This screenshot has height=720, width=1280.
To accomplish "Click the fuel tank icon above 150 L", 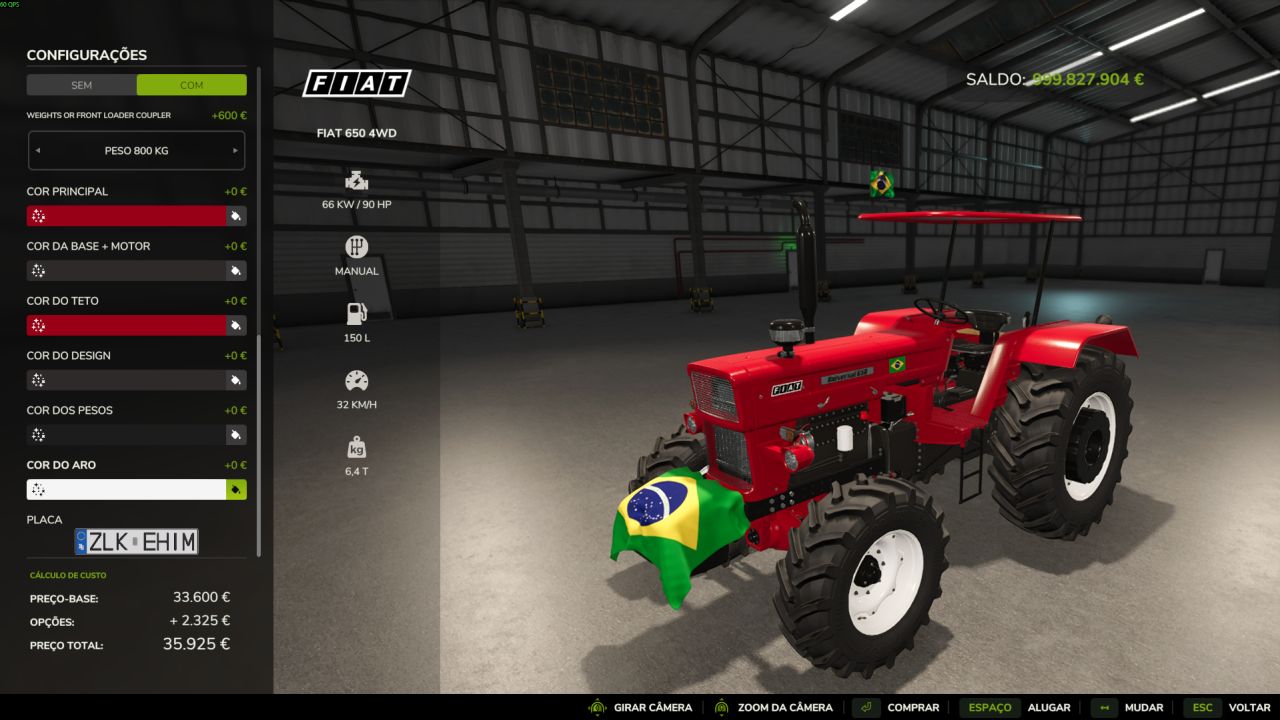I will tap(356, 312).
